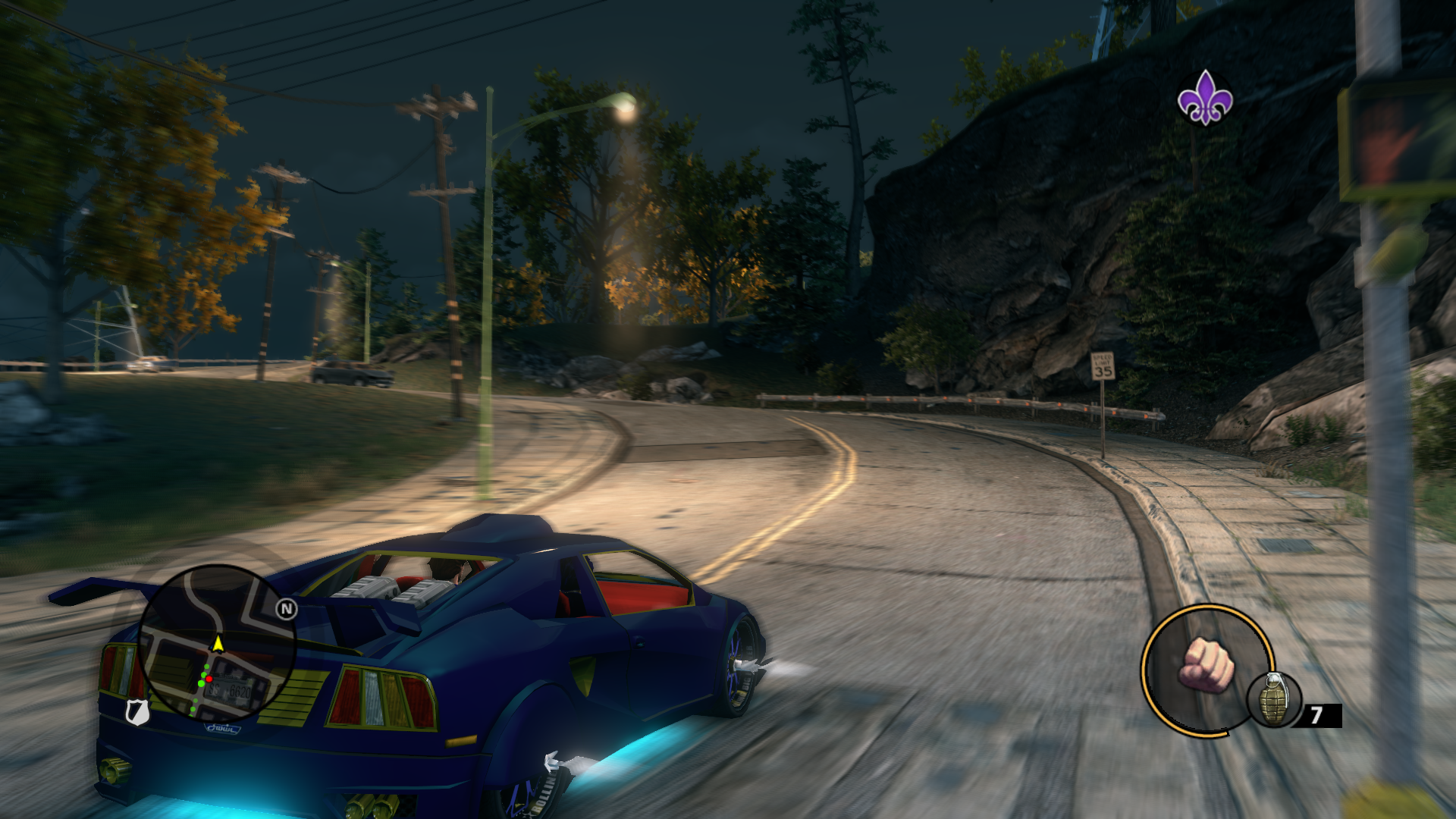Choose the grenade icon
1456x819 pixels.
coord(1274,699)
